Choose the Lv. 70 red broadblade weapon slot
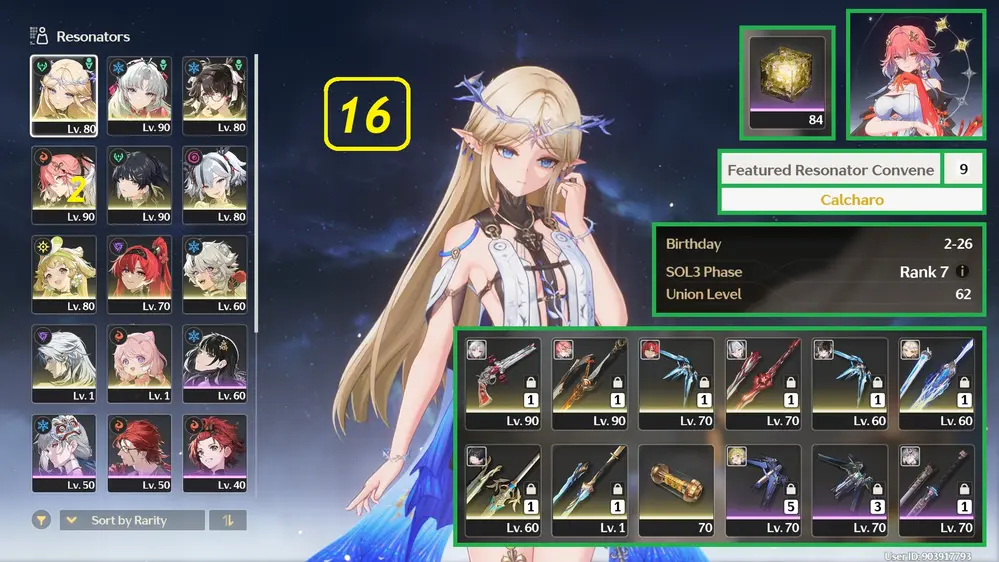The height and width of the screenshot is (562, 999). pos(763,383)
